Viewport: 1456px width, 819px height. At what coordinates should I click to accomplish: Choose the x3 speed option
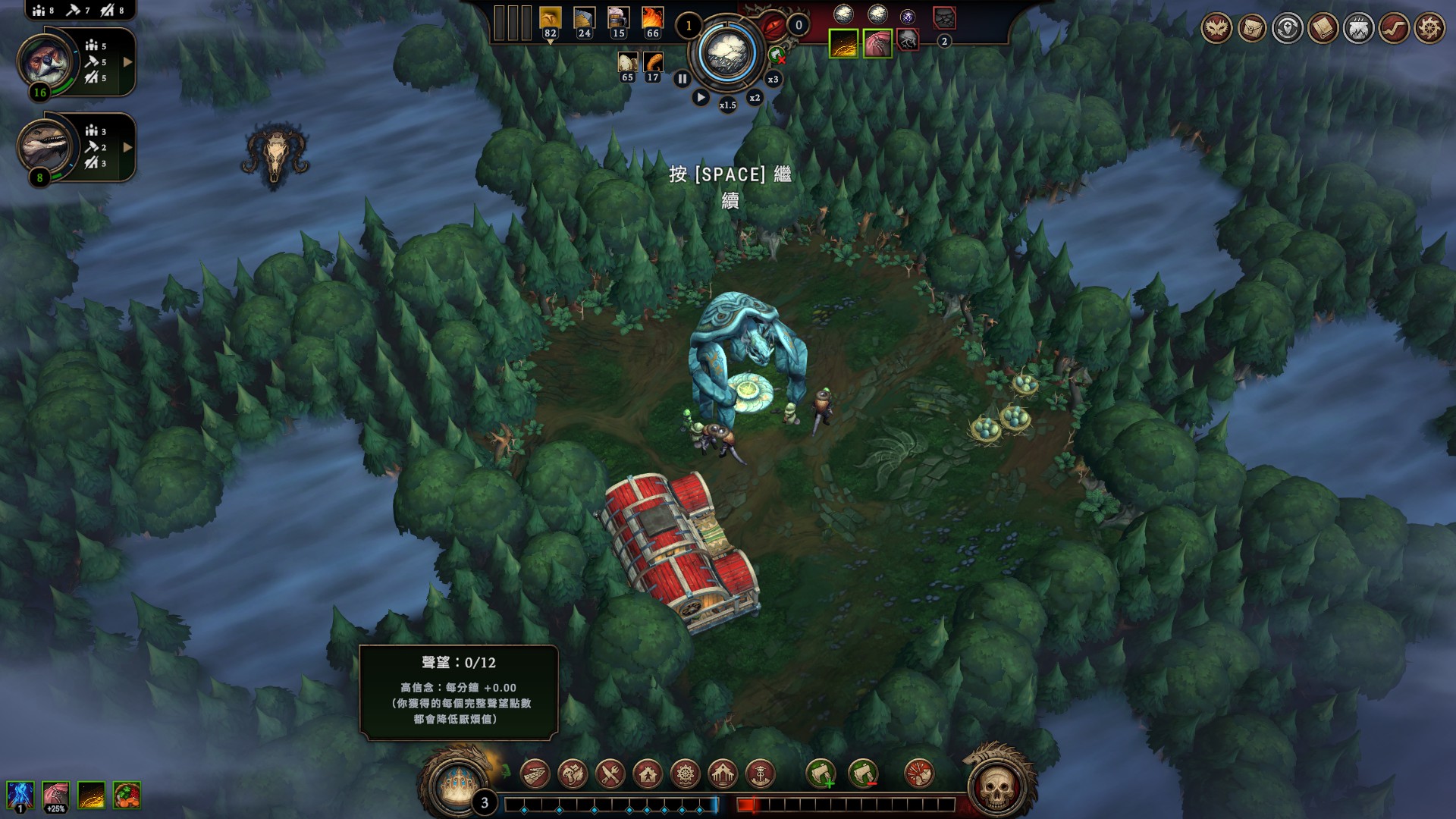pyautogui.click(x=773, y=79)
